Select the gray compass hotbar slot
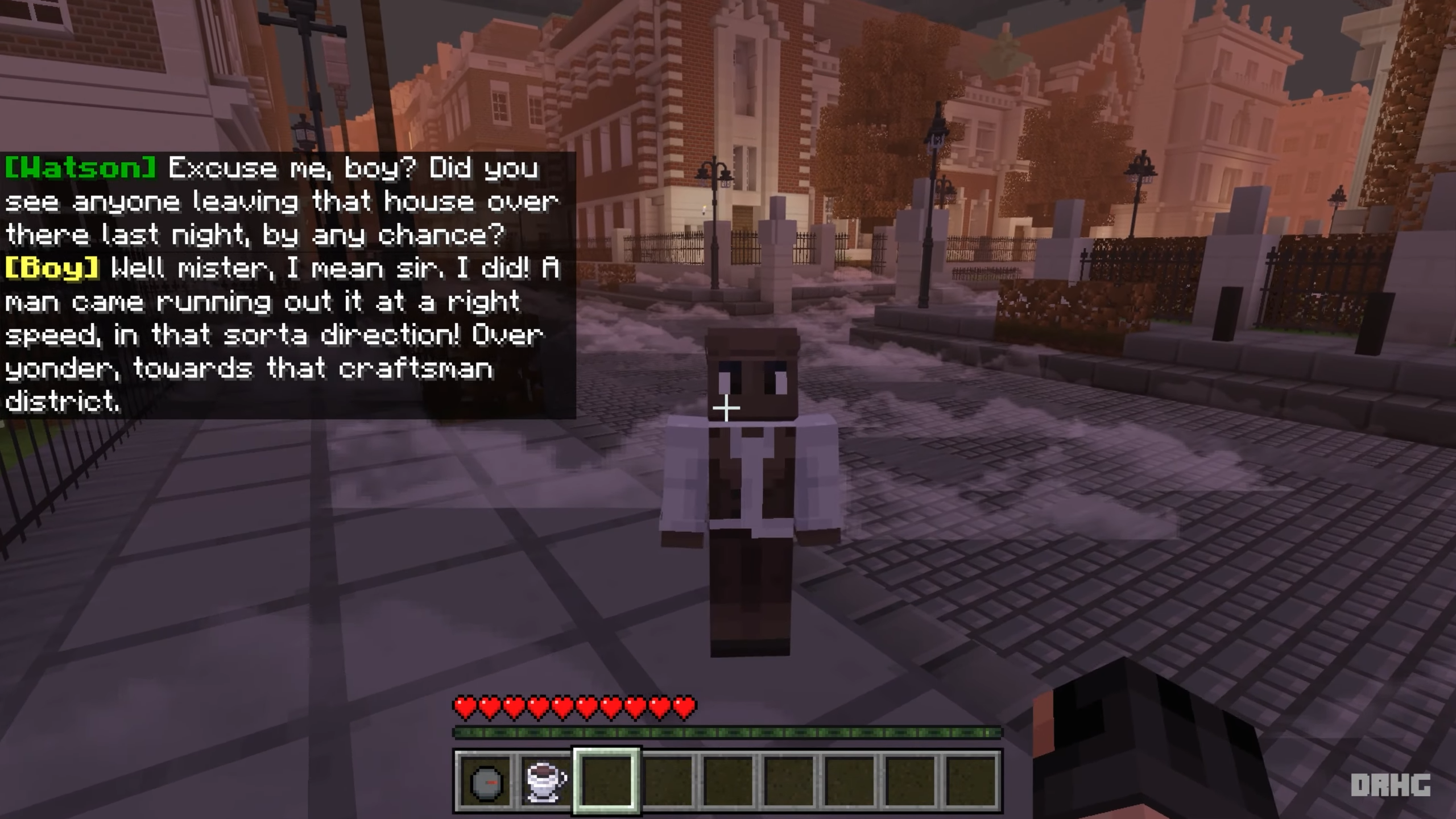This screenshot has height=819, width=1456. [486, 781]
